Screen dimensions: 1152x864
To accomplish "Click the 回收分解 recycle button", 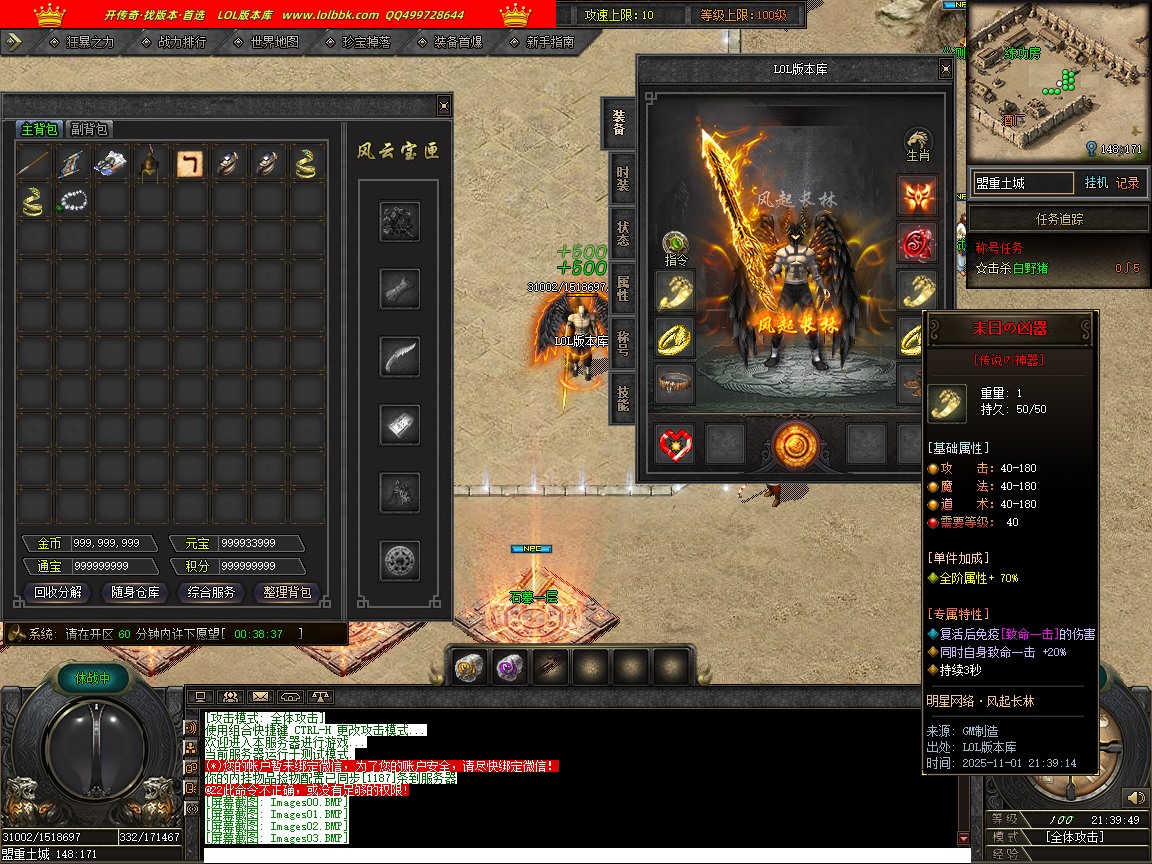I will 58,592.
